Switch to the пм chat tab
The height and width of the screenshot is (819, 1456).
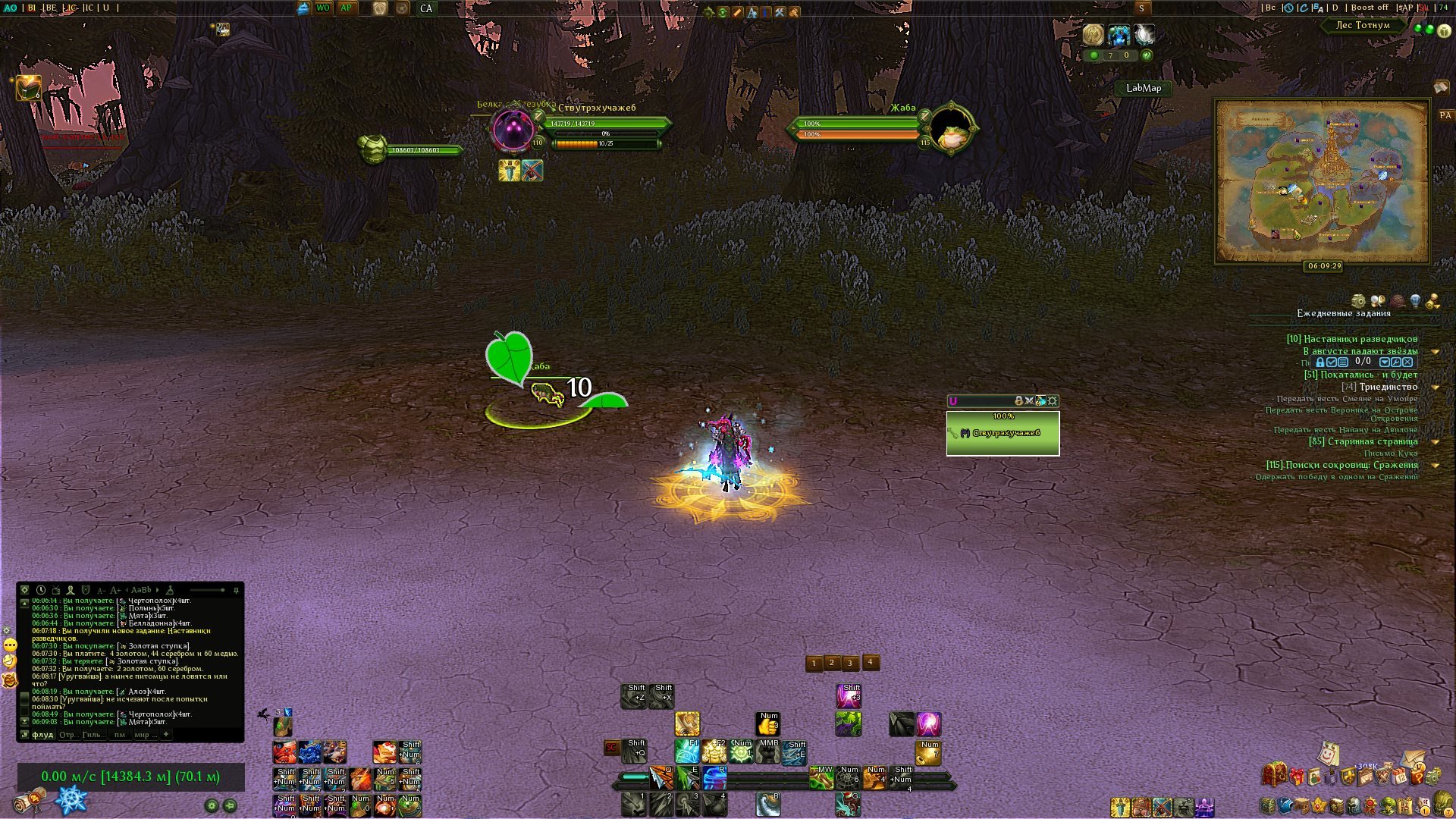point(120,735)
